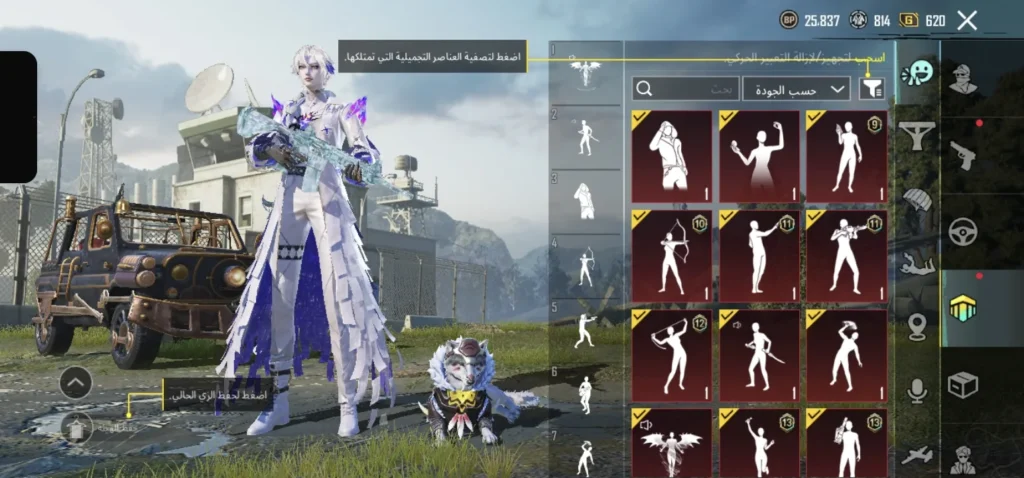Open the pistol weapons section
Image resolution: width=1024 pixels, height=478 pixels.
click(964, 154)
